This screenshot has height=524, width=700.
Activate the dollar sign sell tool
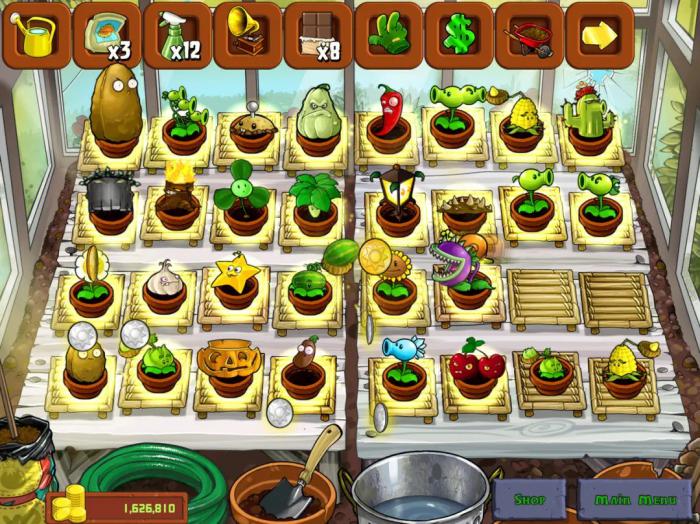[x=459, y=37]
